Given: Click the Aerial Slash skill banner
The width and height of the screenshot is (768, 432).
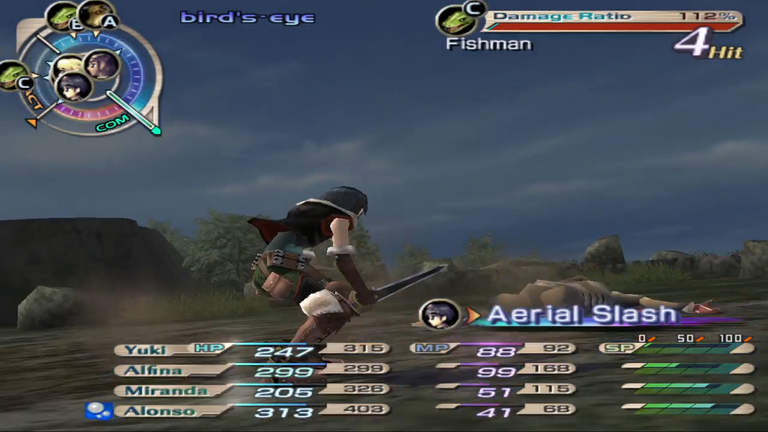Looking at the screenshot, I should point(580,314).
